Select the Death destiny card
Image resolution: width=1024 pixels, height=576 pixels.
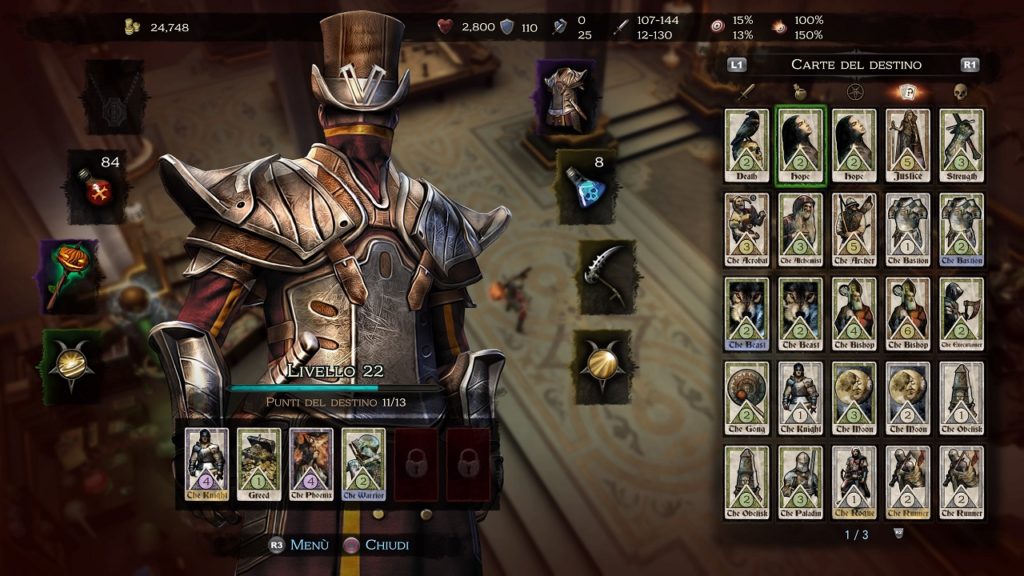tap(747, 146)
